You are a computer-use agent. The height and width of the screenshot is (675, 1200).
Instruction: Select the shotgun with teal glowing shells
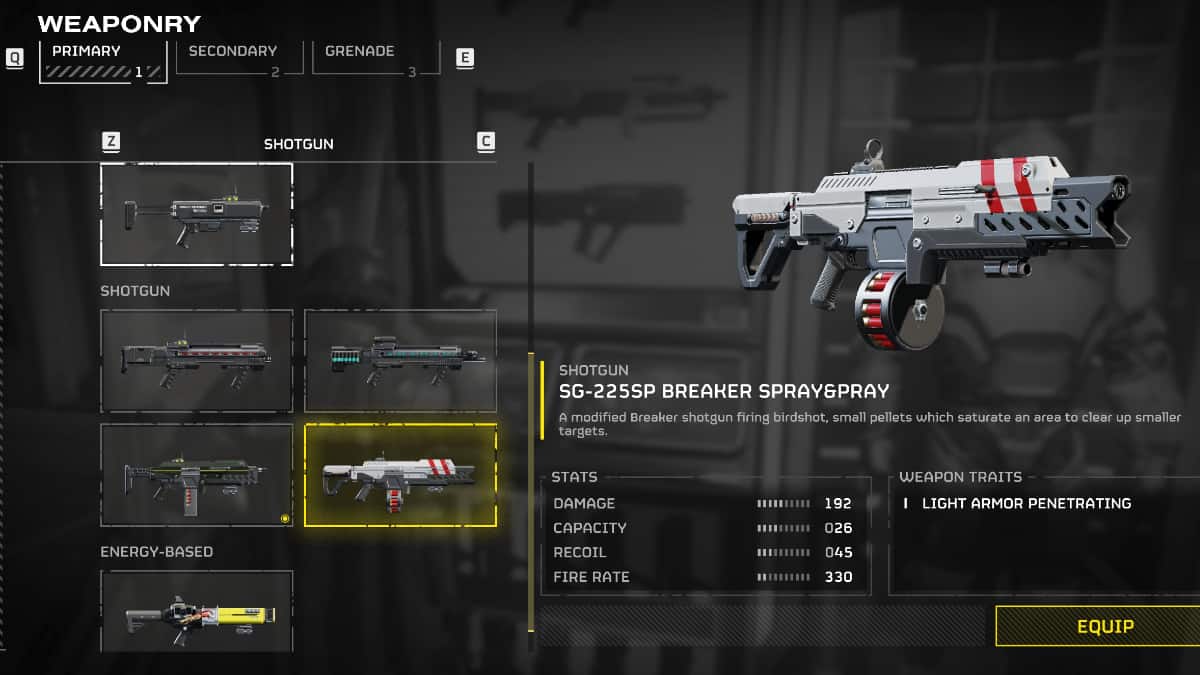(400, 361)
